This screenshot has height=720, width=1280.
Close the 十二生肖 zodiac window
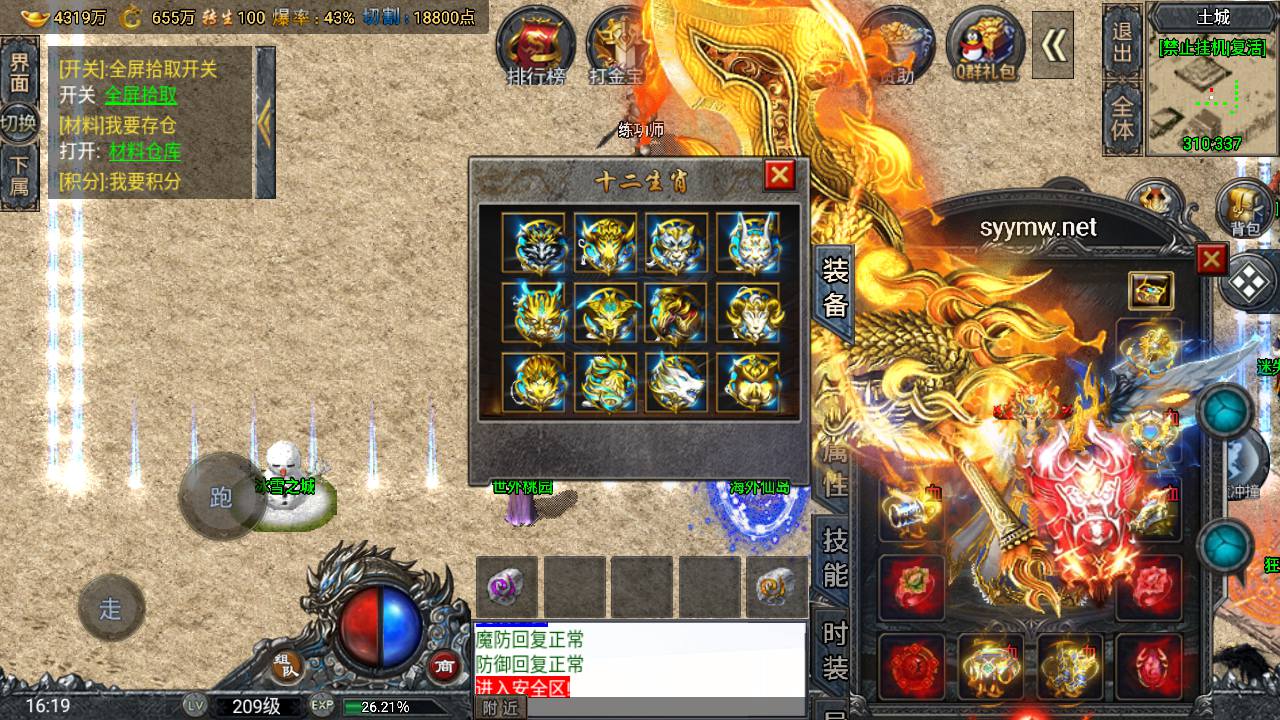(779, 176)
